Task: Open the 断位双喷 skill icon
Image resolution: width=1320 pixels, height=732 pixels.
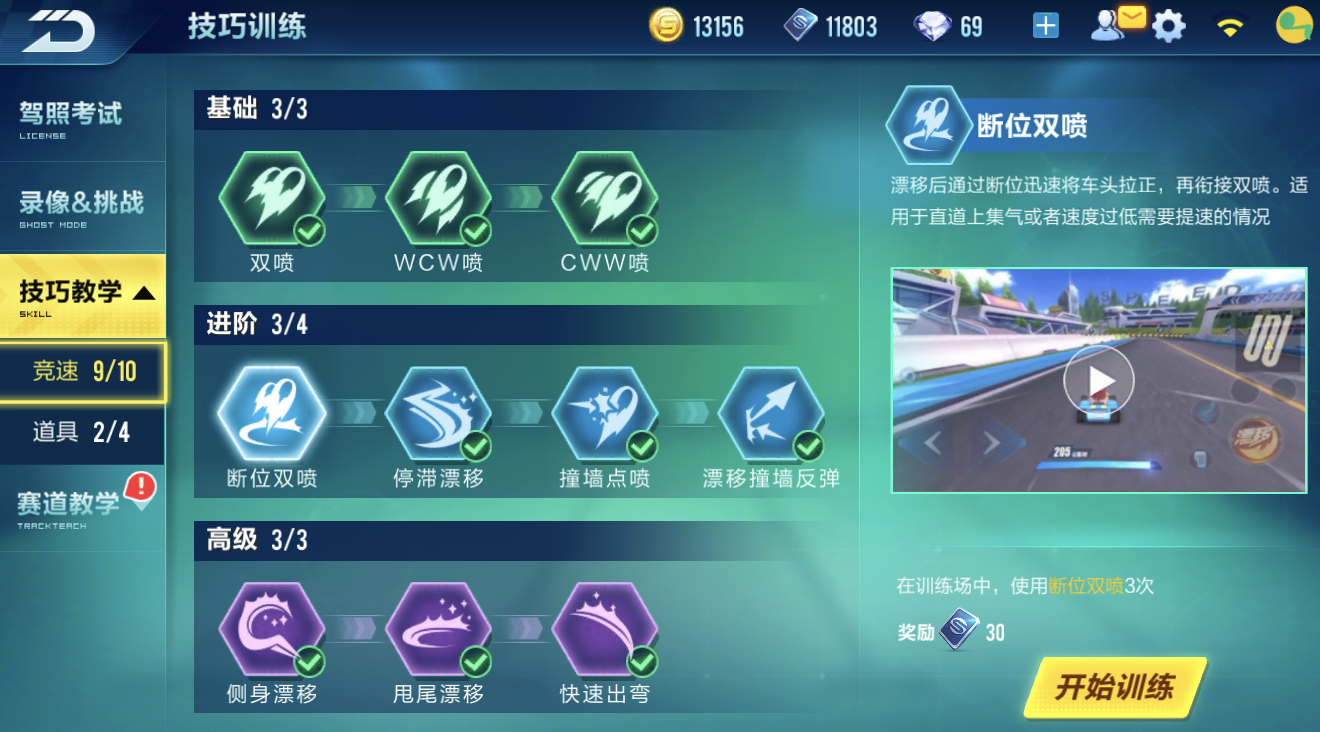Action: 272,411
